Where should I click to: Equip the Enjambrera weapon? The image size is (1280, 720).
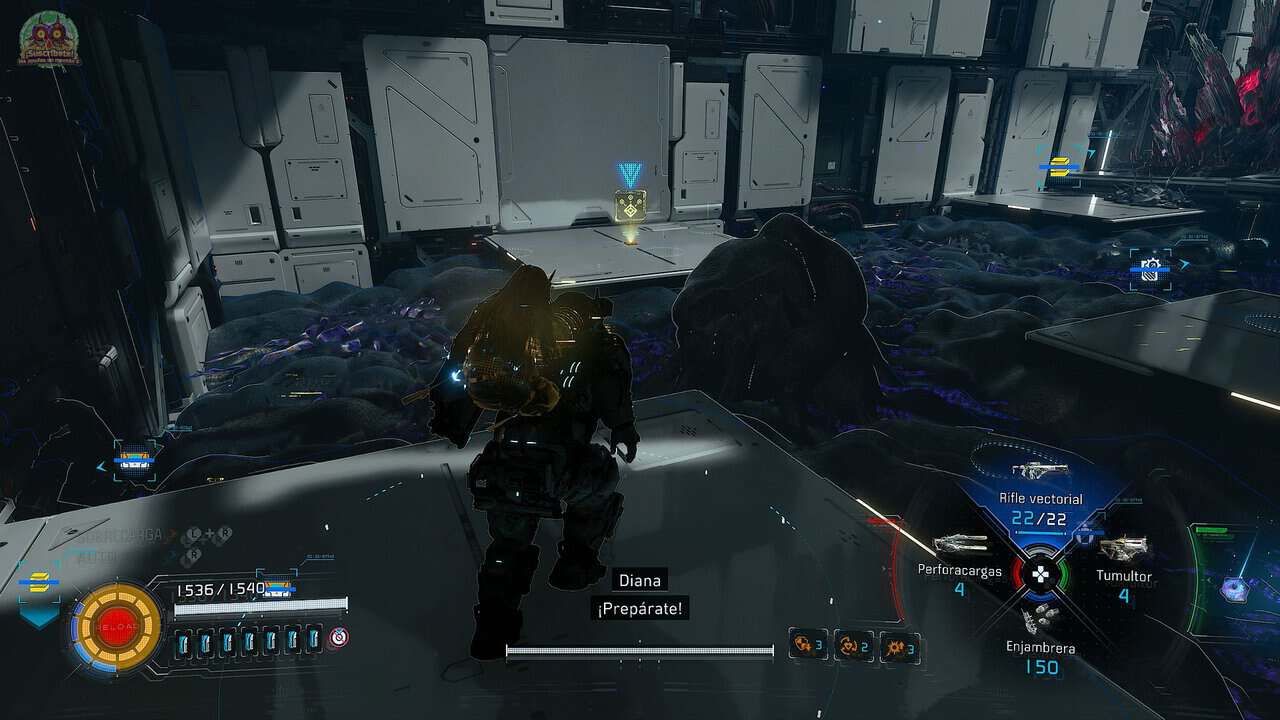[1040, 618]
